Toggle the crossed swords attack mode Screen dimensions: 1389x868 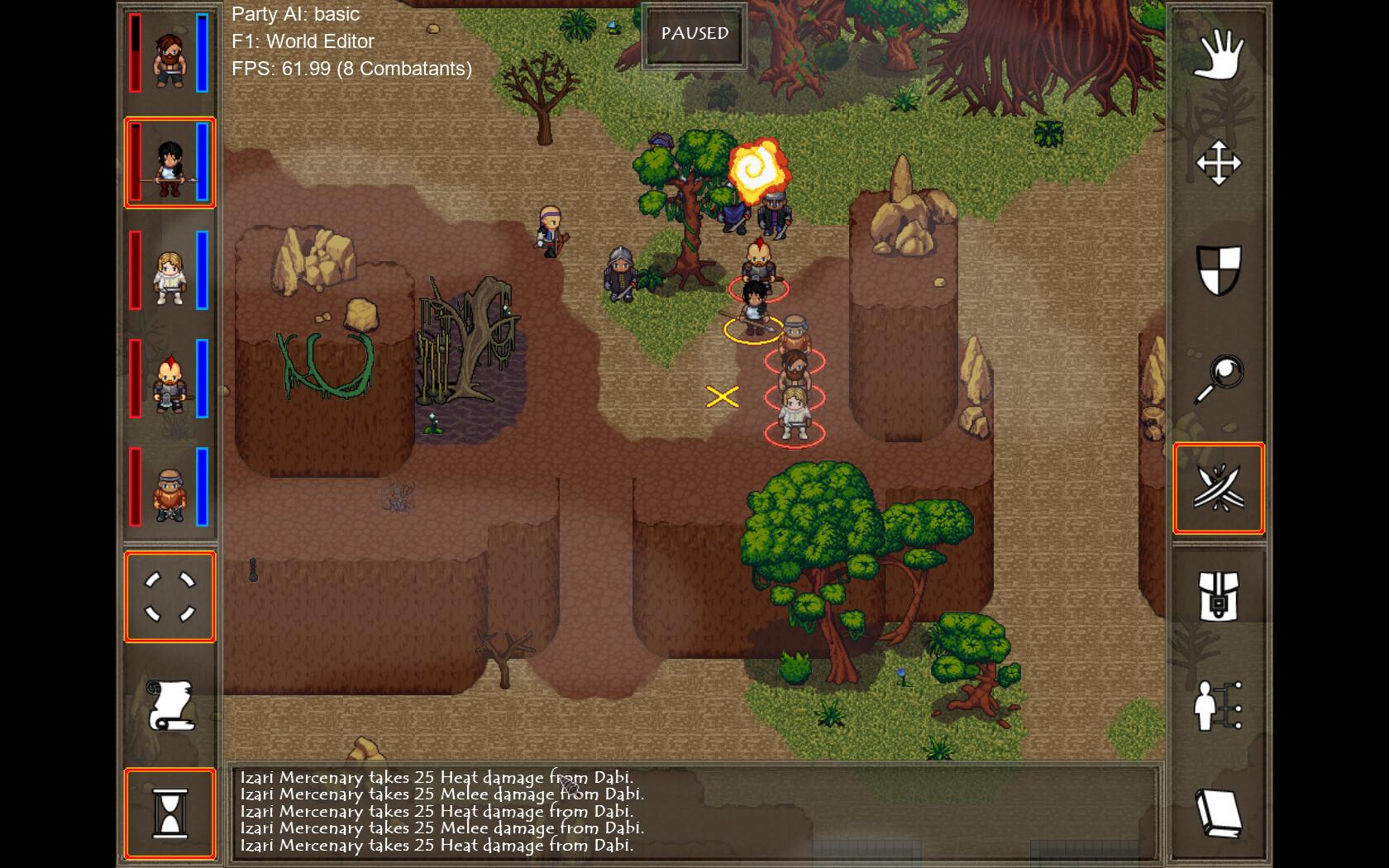[x=1219, y=488]
